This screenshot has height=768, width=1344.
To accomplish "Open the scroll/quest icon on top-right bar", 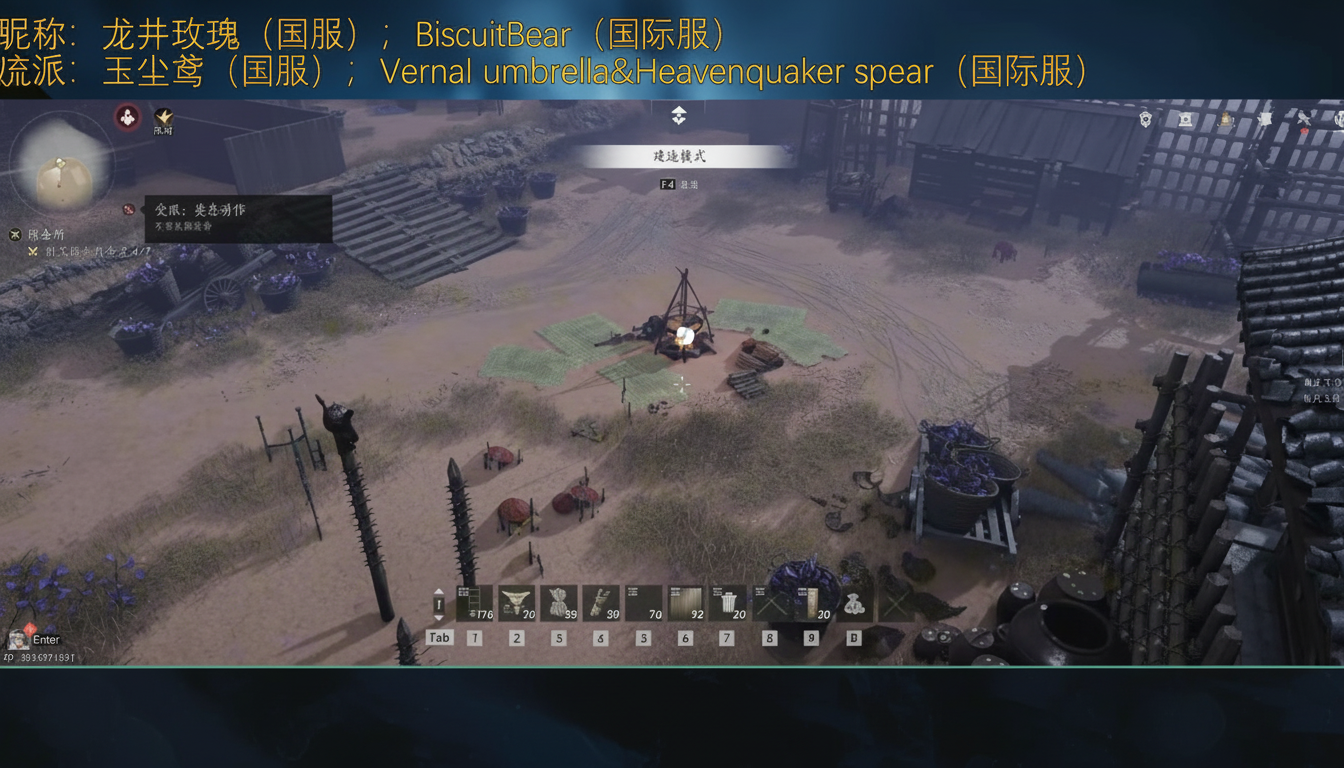I will point(1187,120).
